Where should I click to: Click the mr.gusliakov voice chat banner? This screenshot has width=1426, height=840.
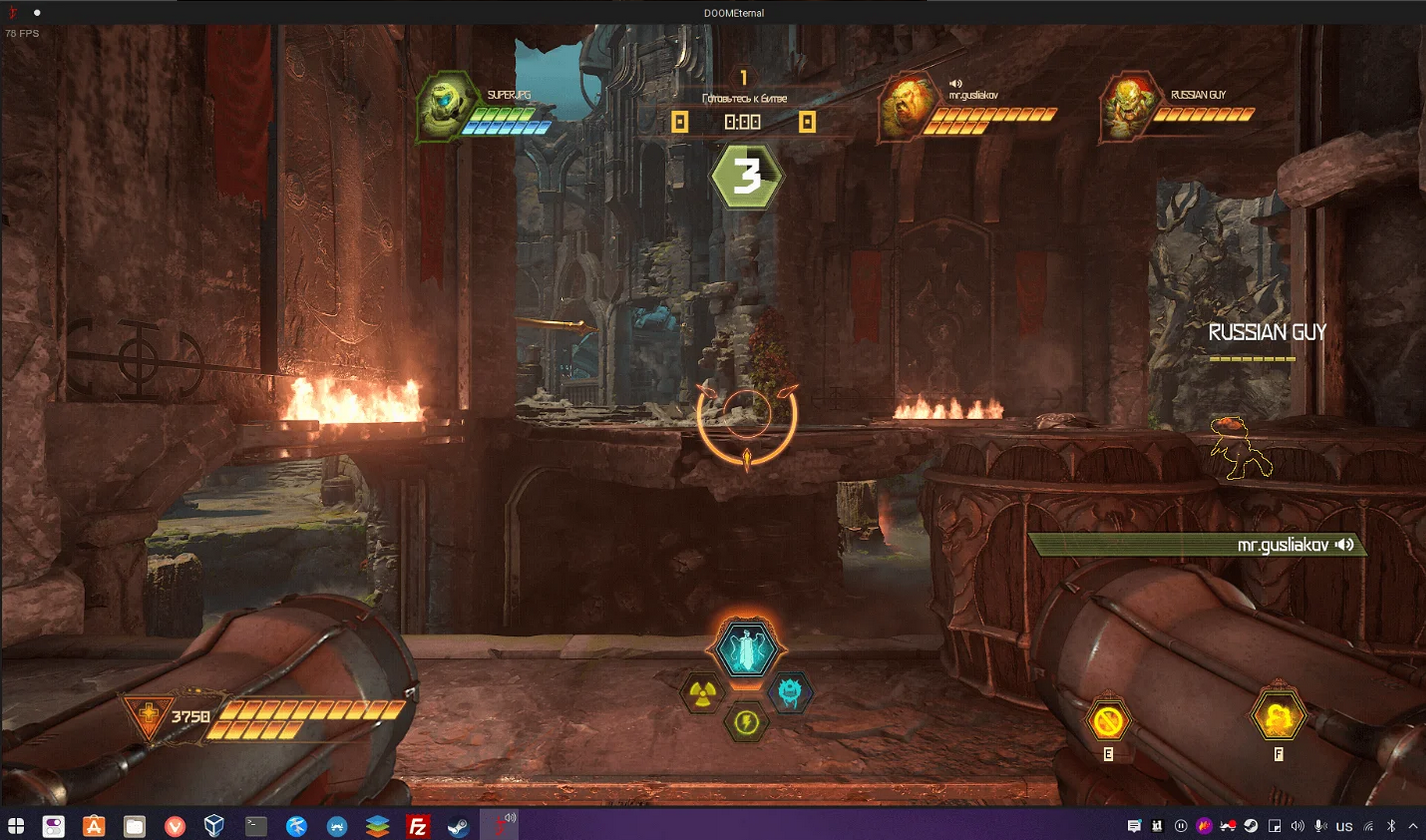coord(1196,545)
